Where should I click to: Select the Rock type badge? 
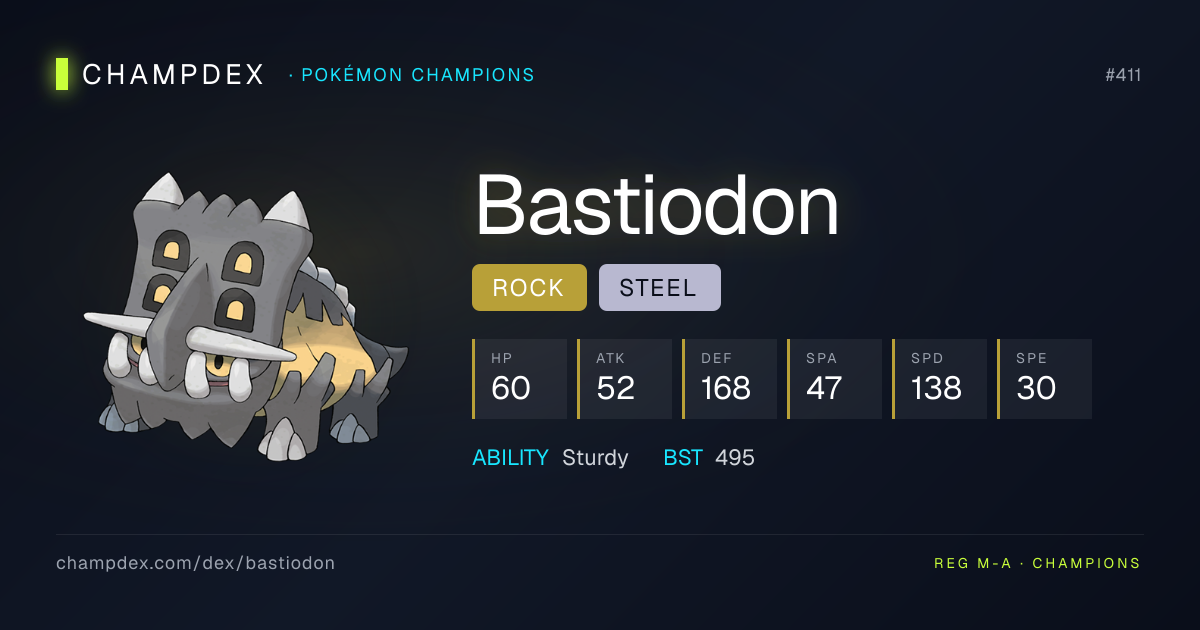pyautogui.click(x=529, y=288)
